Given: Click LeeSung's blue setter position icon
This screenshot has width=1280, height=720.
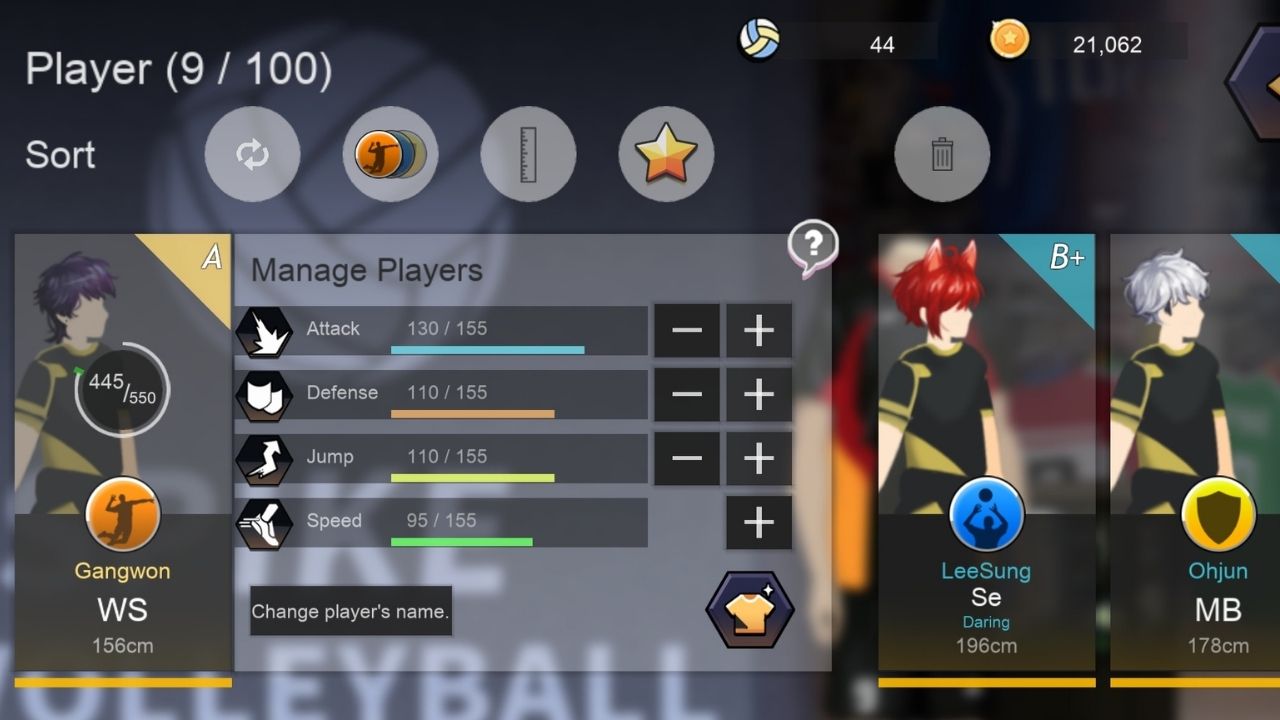Looking at the screenshot, I should pos(986,512).
